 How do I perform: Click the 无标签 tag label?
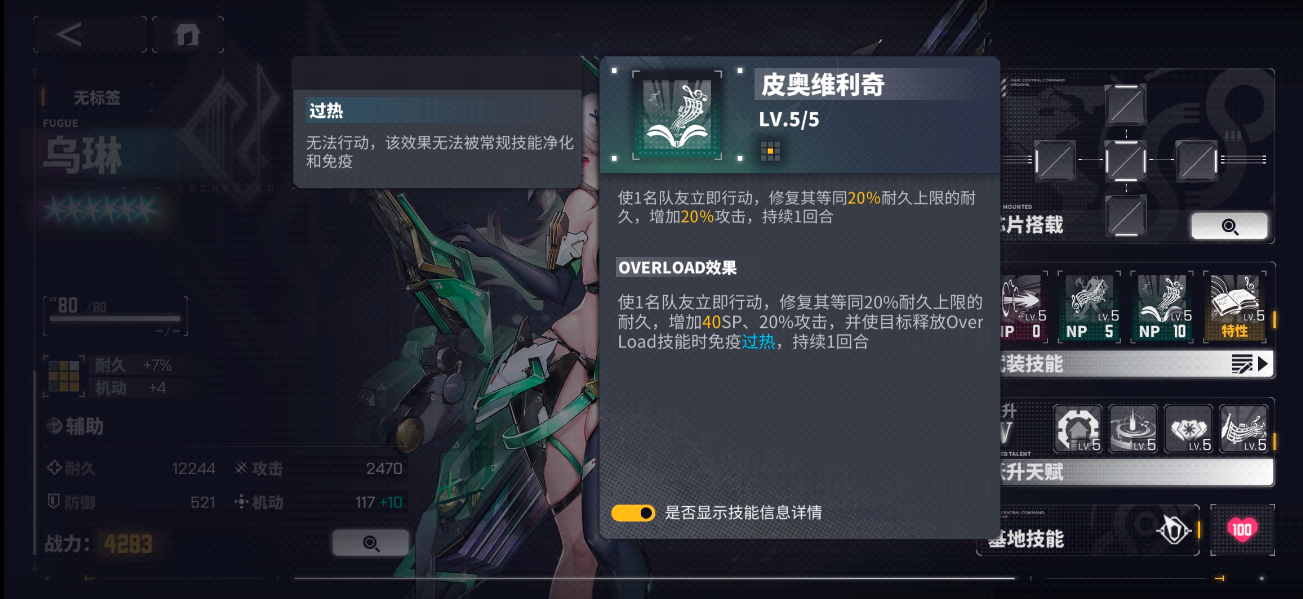97,98
